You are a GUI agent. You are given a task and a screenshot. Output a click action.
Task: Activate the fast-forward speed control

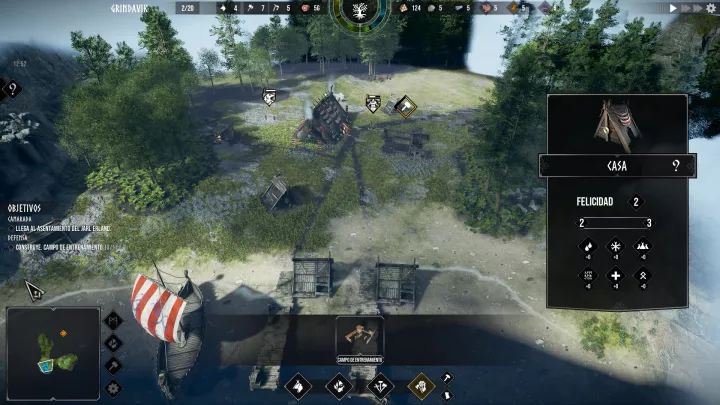tap(689, 8)
